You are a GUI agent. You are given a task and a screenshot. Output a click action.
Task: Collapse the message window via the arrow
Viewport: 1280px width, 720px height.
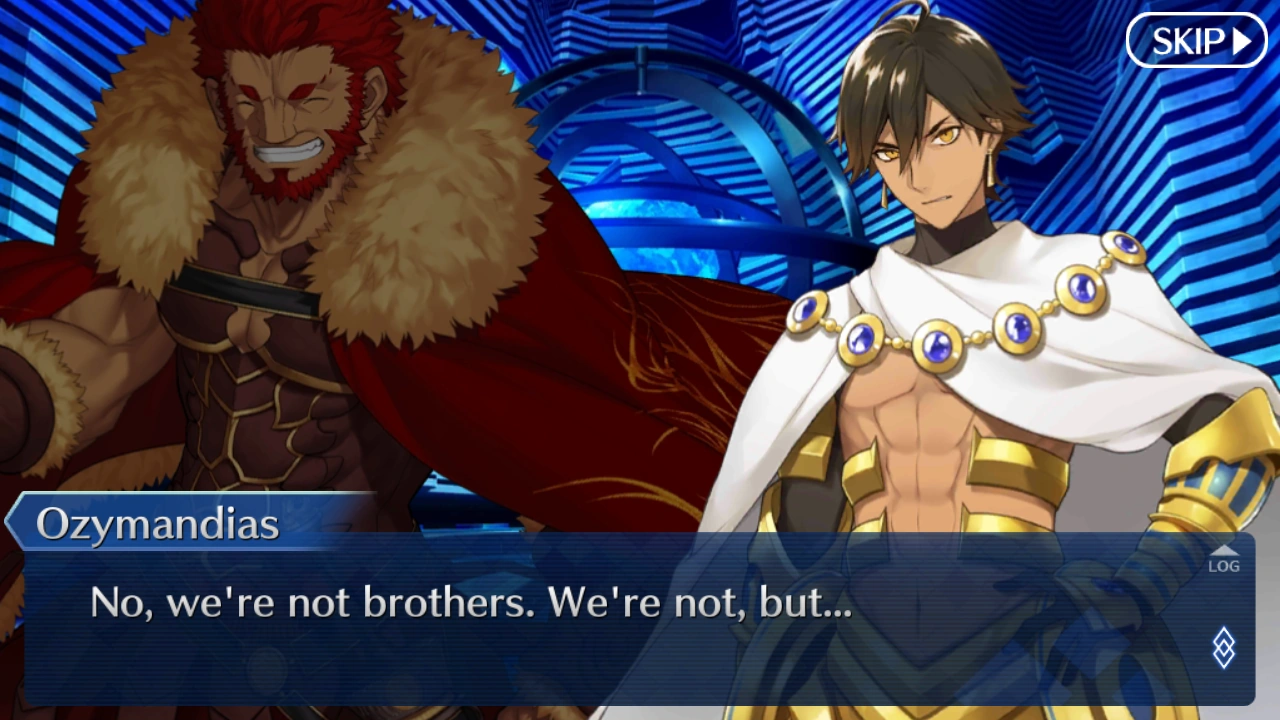pos(1224,551)
